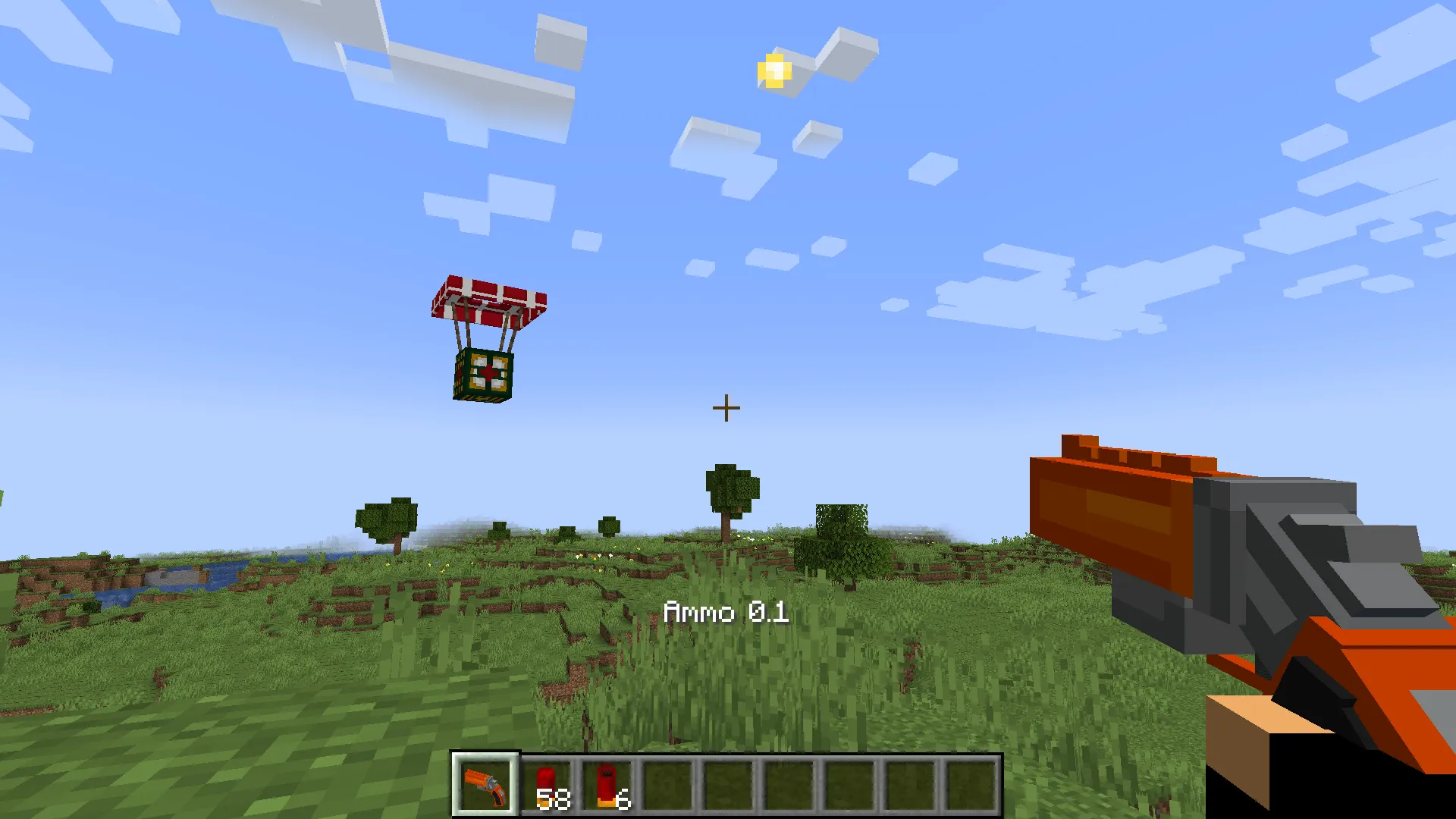
Task: Click the crosshair at screen center
Action: coord(726,407)
